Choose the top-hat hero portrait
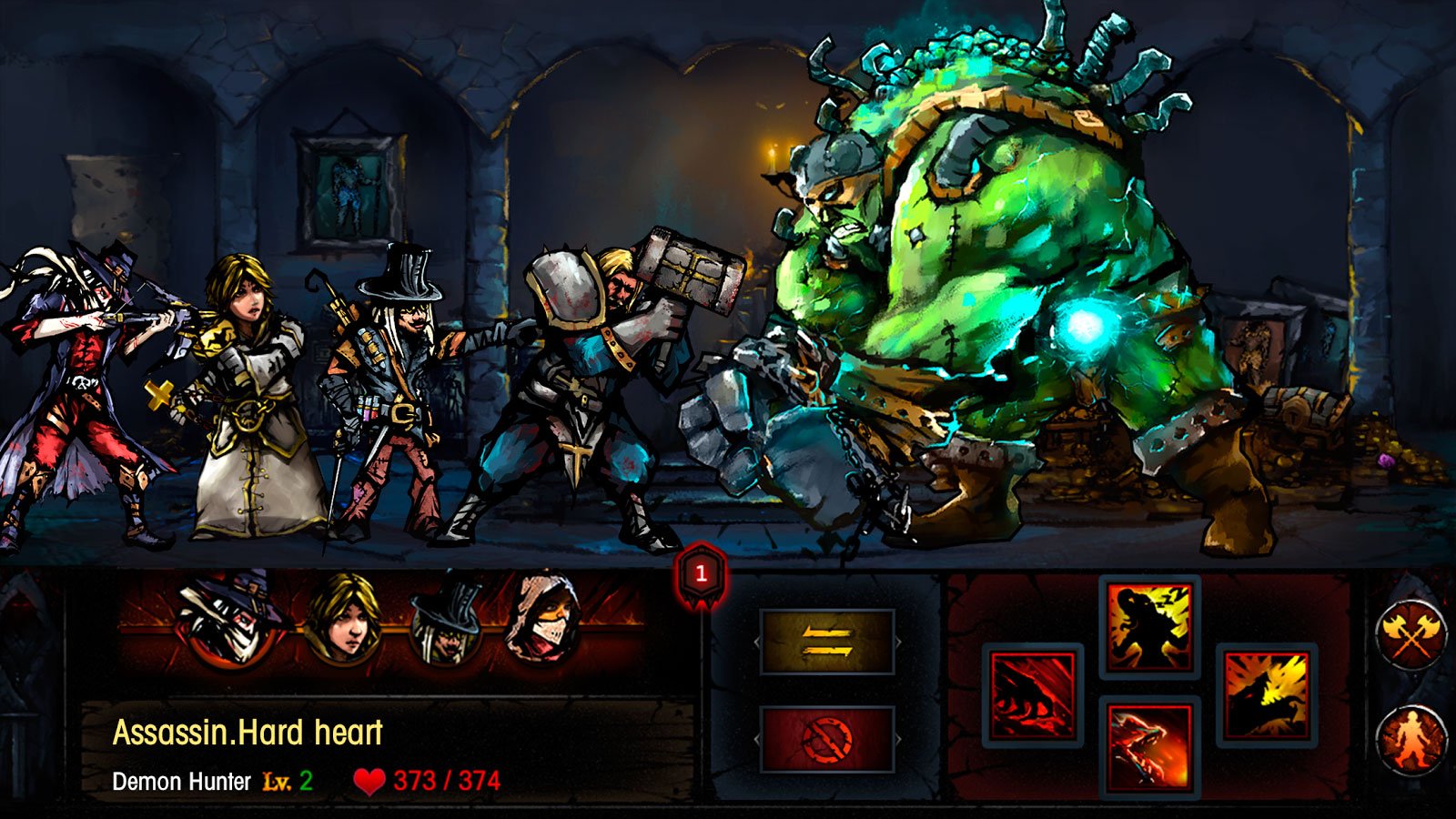1456x819 pixels. coord(446,621)
